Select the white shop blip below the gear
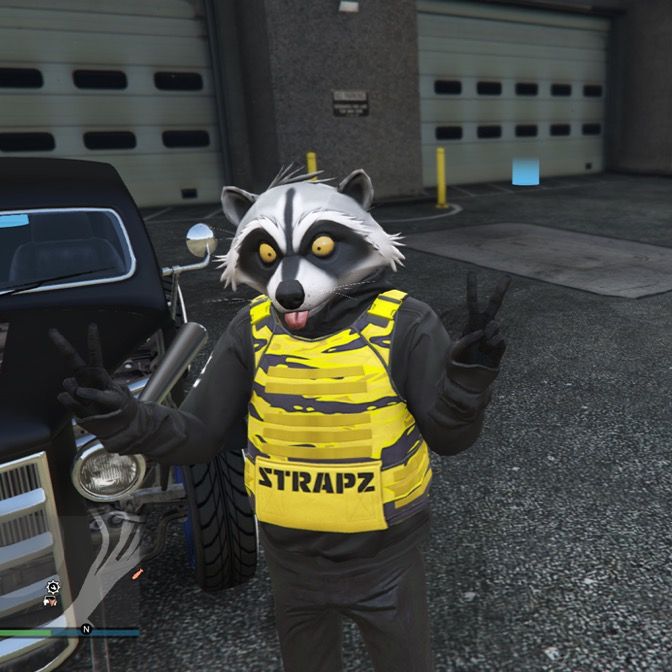Image resolution: width=672 pixels, height=672 pixels. [x=49, y=602]
